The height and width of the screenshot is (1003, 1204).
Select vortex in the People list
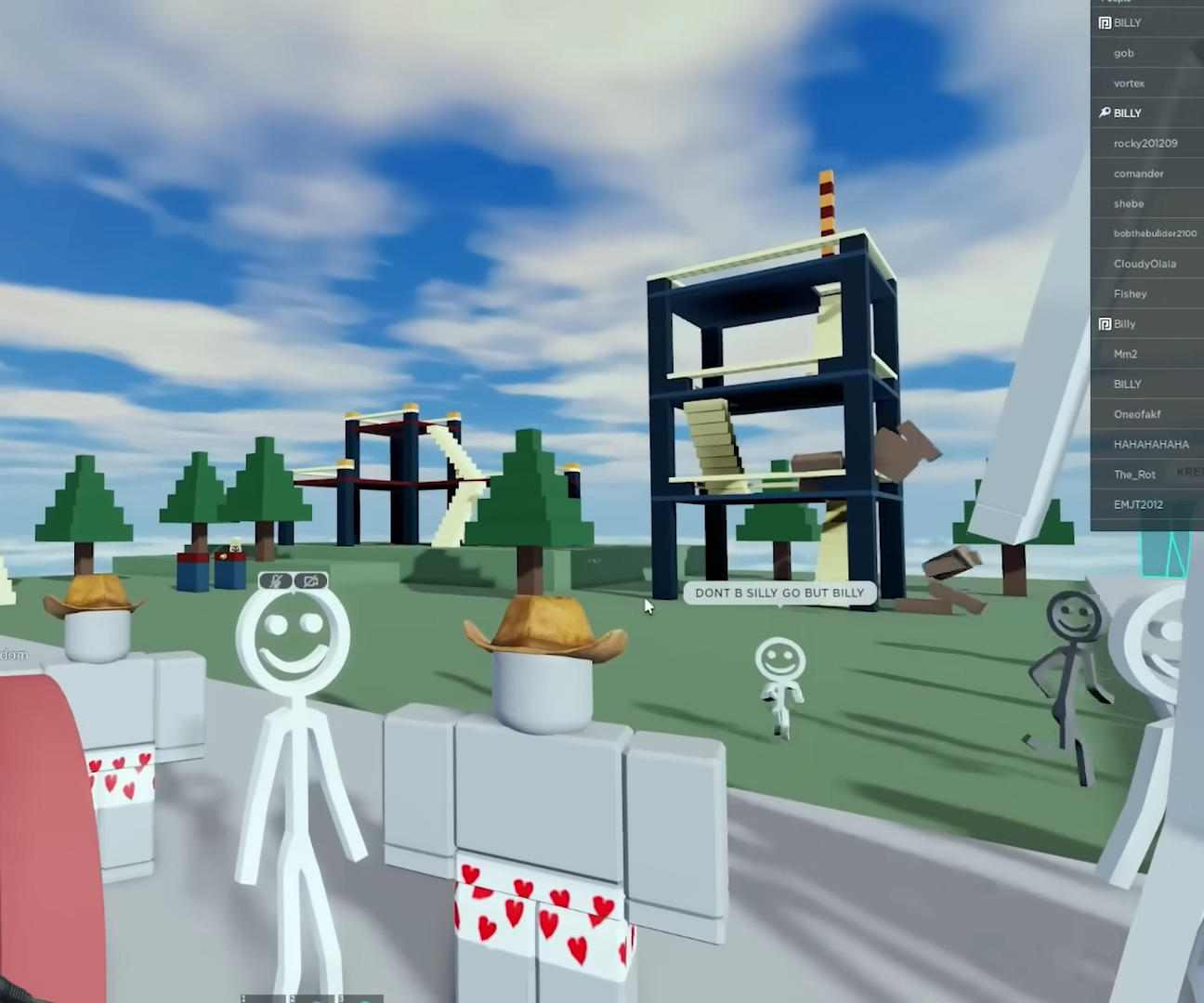[x=1129, y=83]
